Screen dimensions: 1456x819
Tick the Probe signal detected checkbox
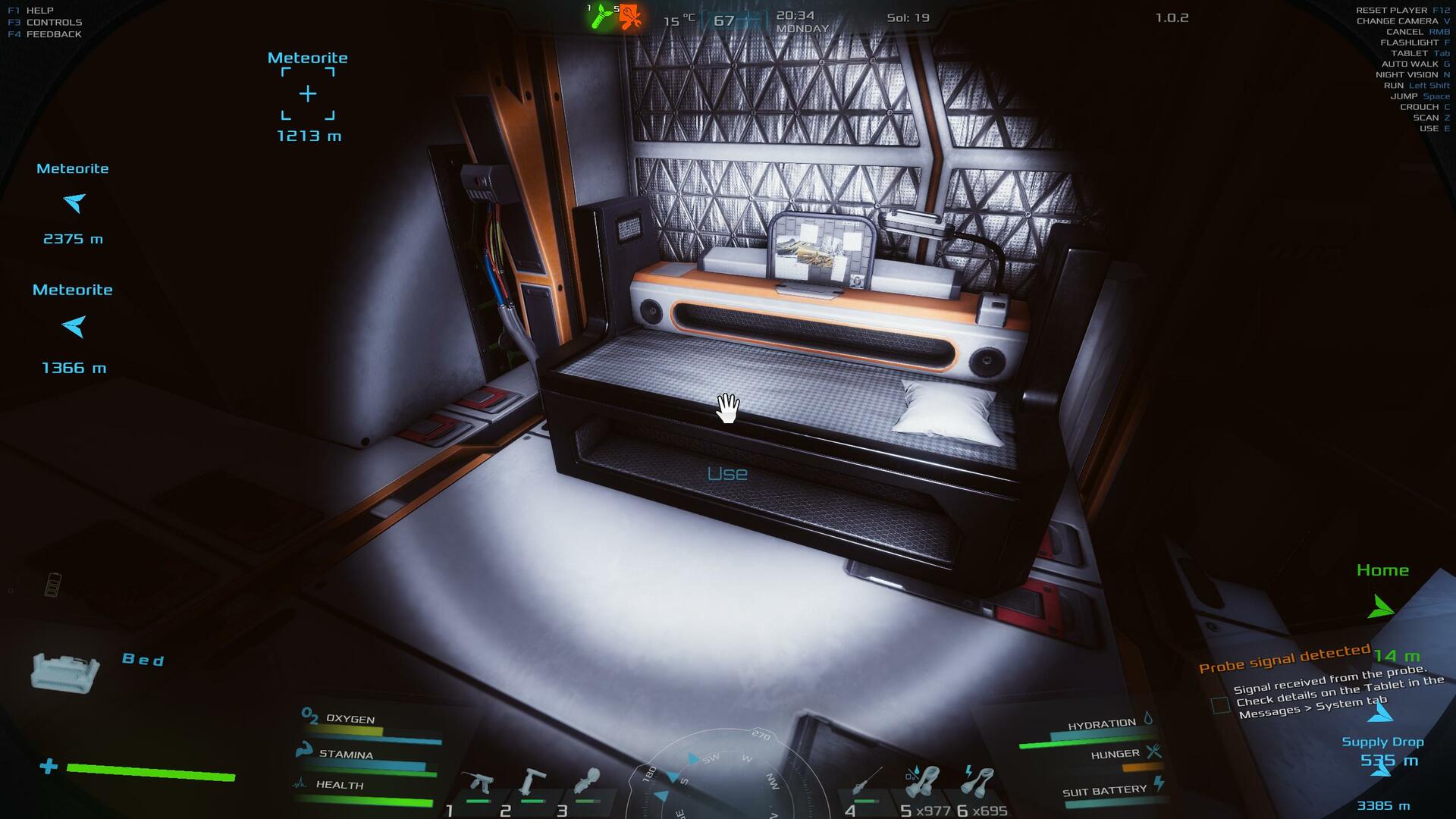pyautogui.click(x=1220, y=705)
